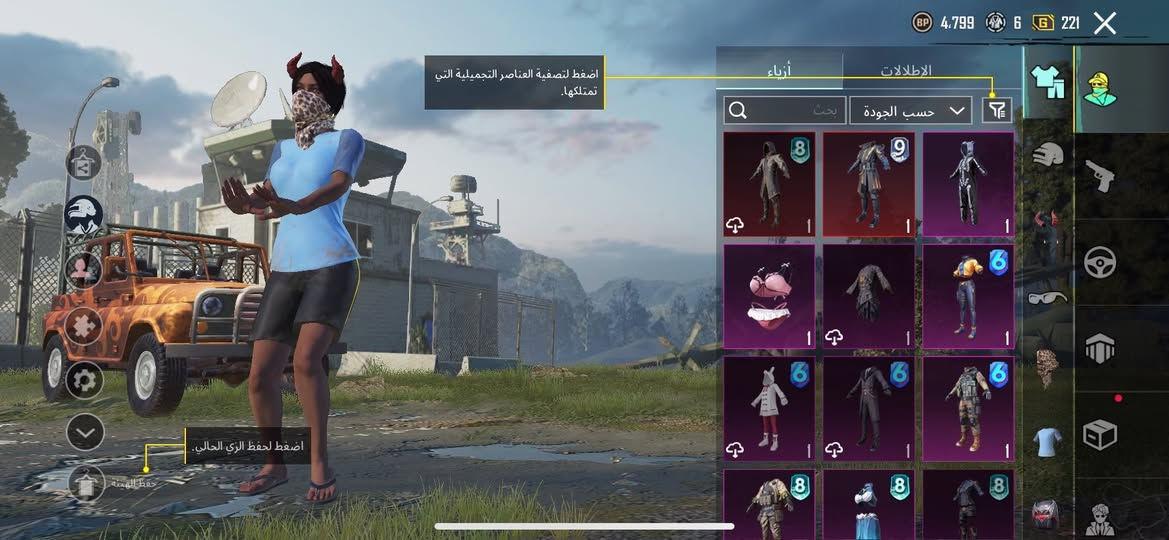
Task: Open the crate box section
Action: [x=1101, y=434]
